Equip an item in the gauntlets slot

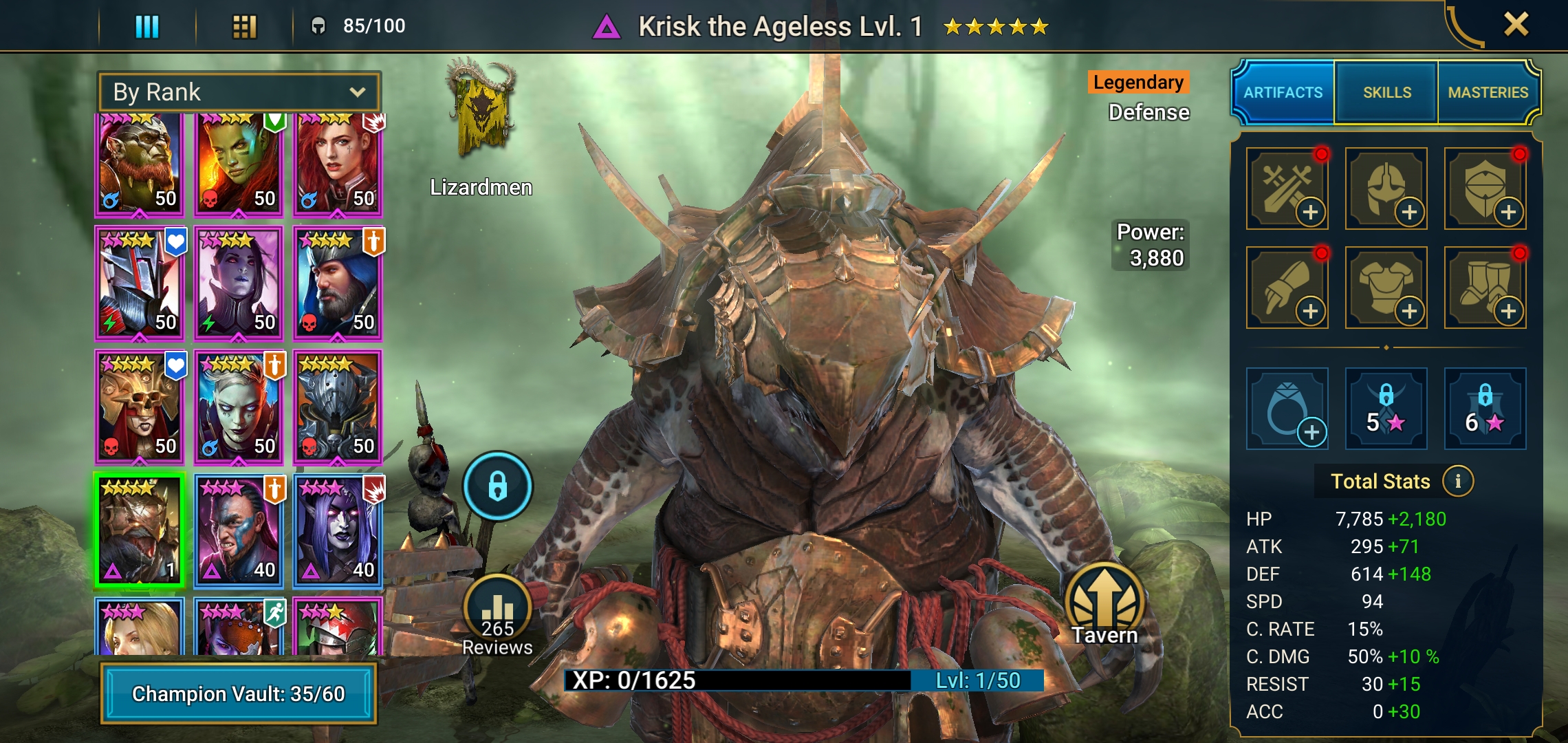coord(1287,288)
